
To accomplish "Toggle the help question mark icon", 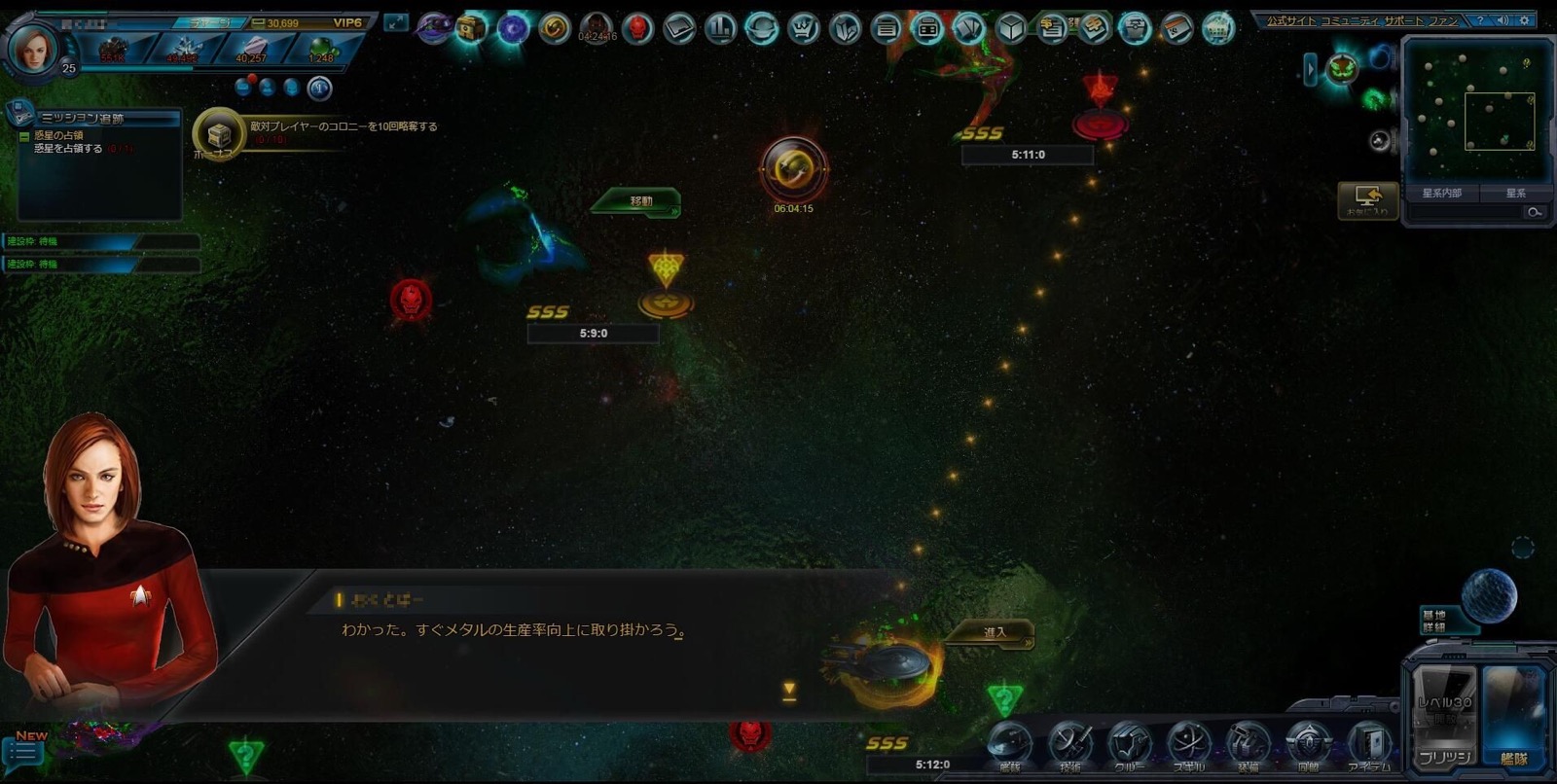I will pyautogui.click(x=1480, y=20).
